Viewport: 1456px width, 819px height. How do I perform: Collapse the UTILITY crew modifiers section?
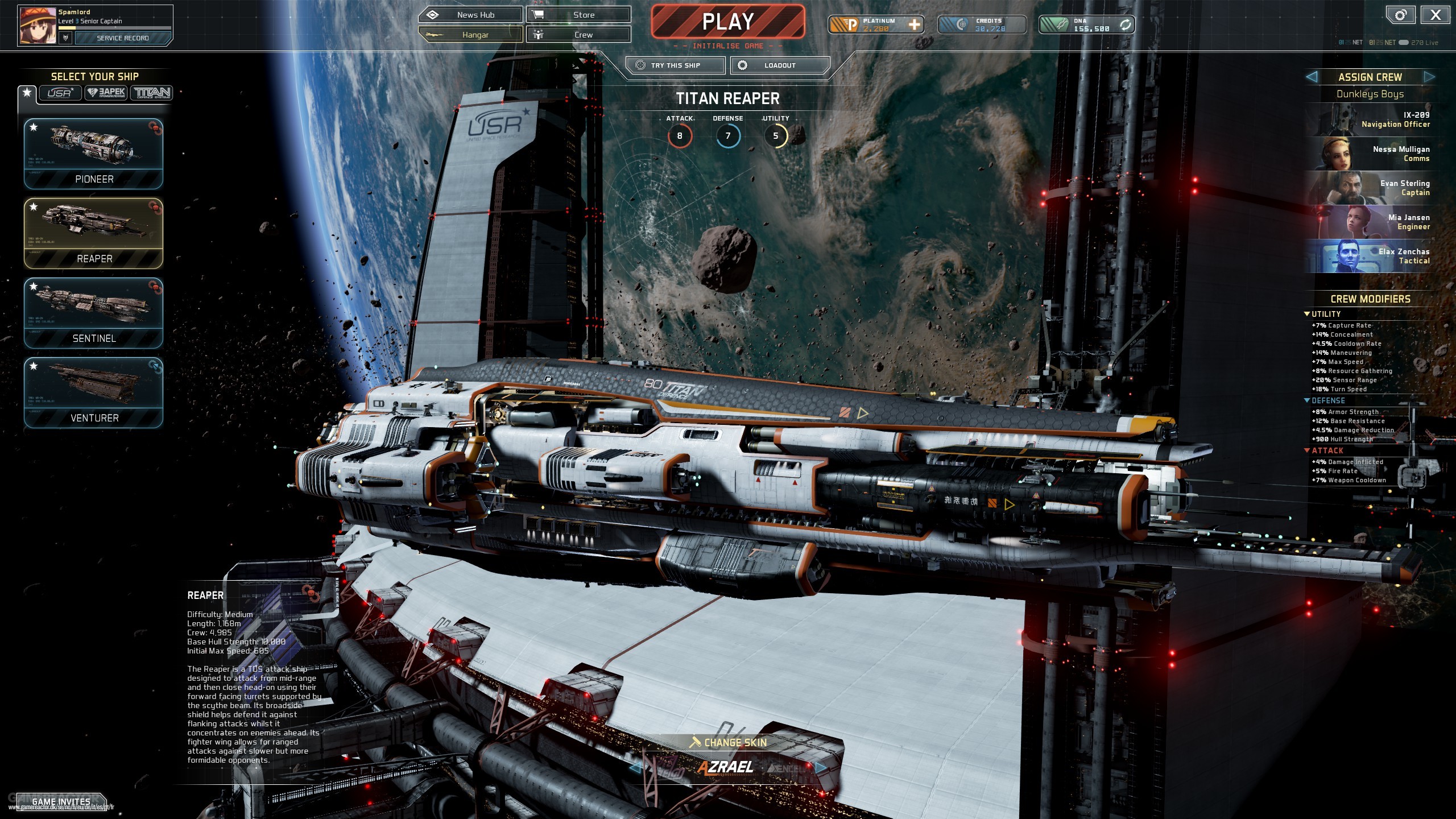[1308, 313]
